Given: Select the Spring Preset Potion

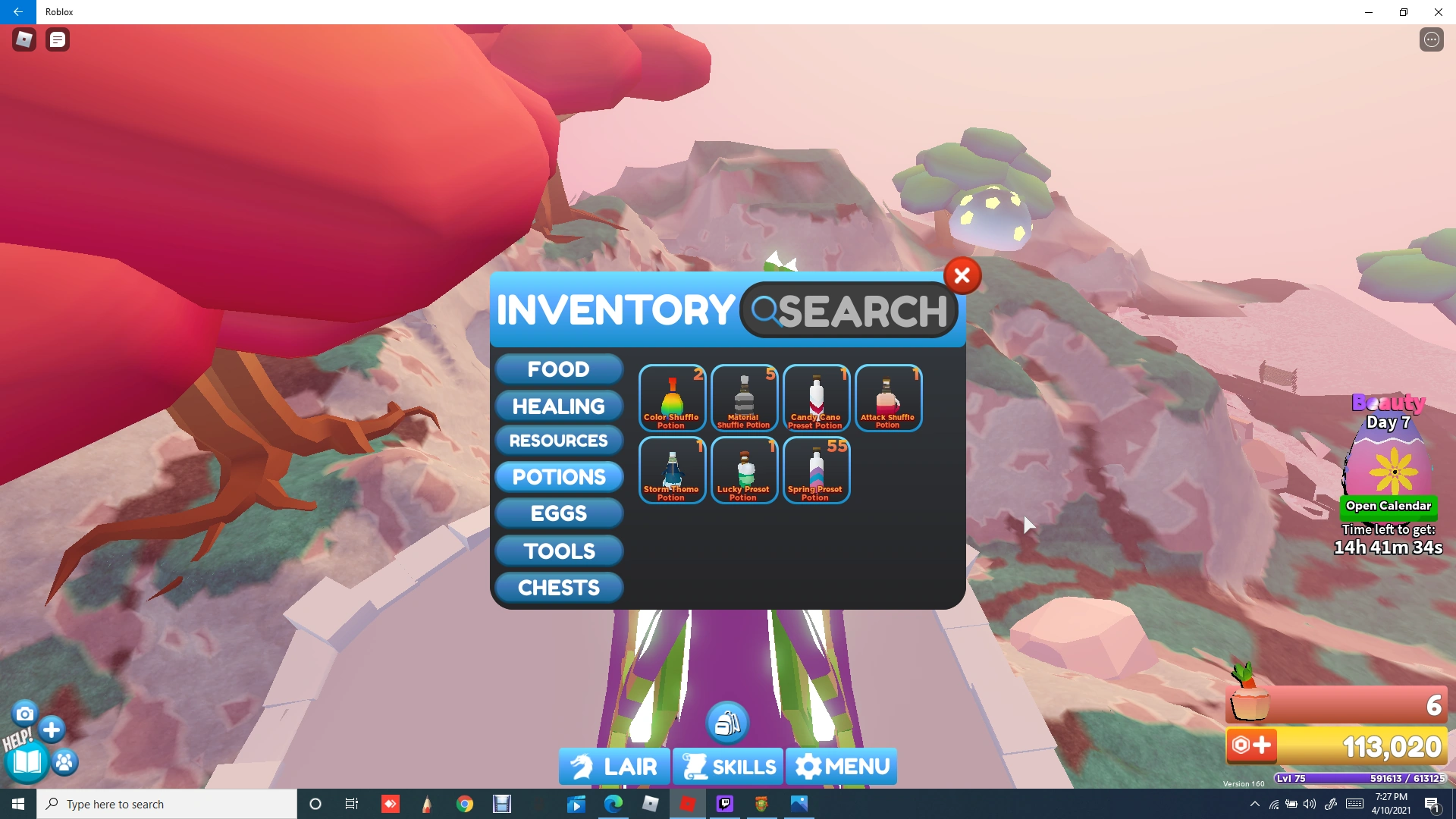Looking at the screenshot, I should [x=816, y=470].
